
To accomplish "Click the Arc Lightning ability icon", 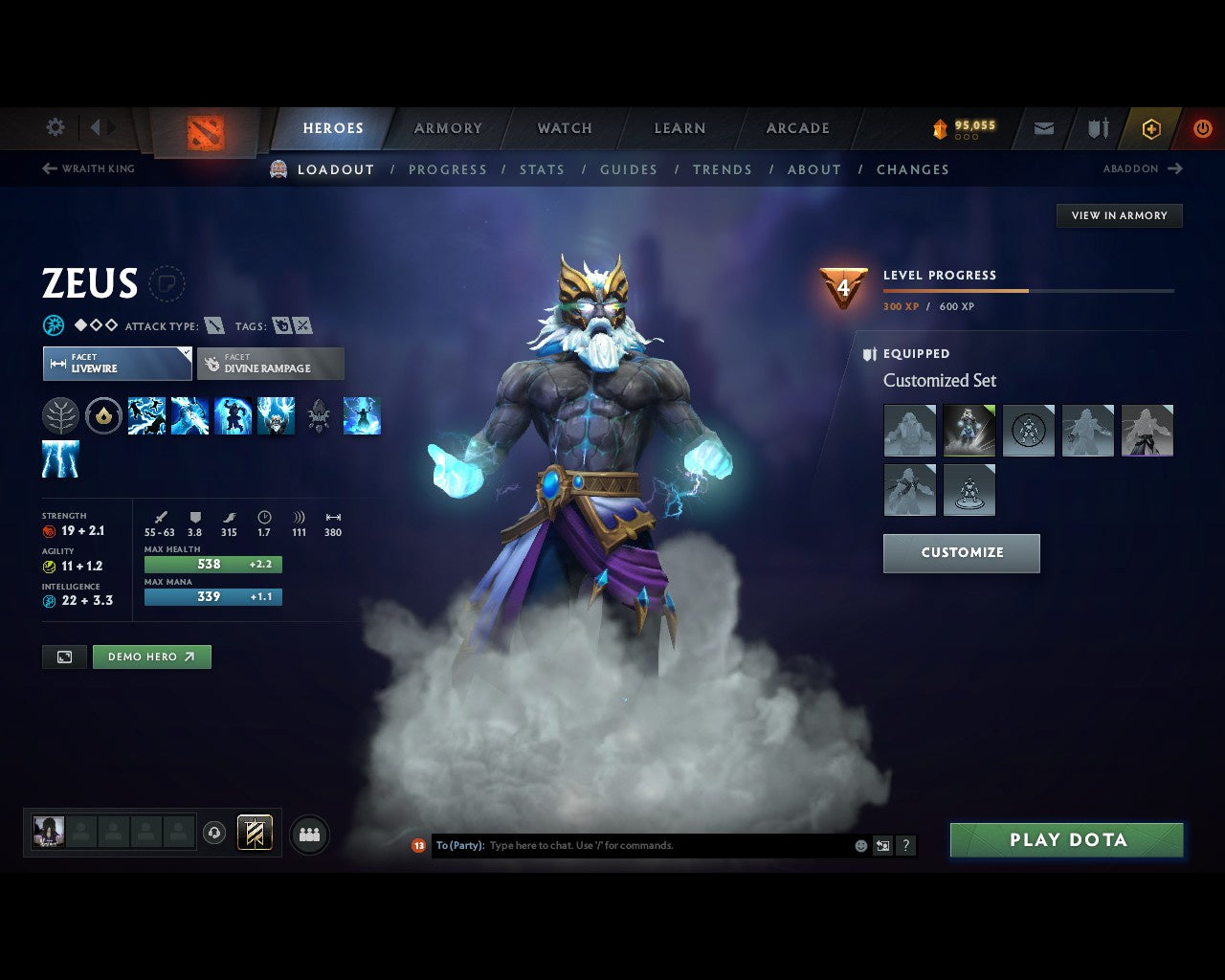I will click(x=145, y=415).
